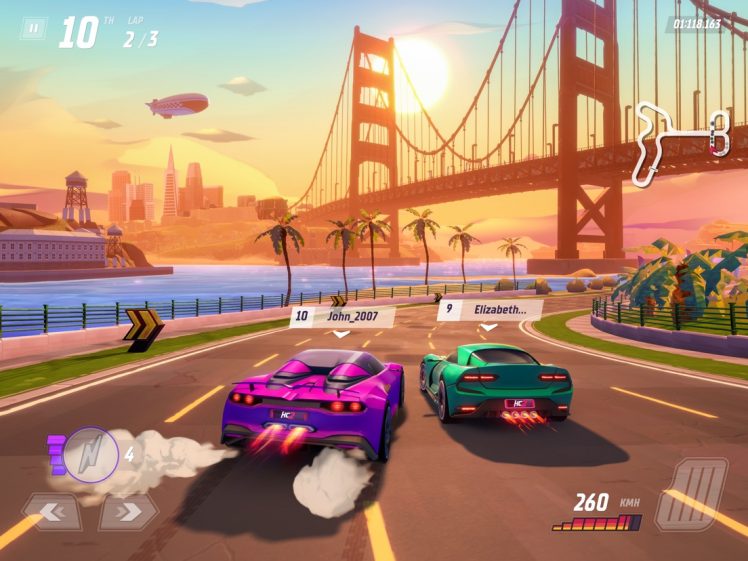The height and width of the screenshot is (561, 748).
Task: Pause the race with the pause button
Action: [34, 29]
